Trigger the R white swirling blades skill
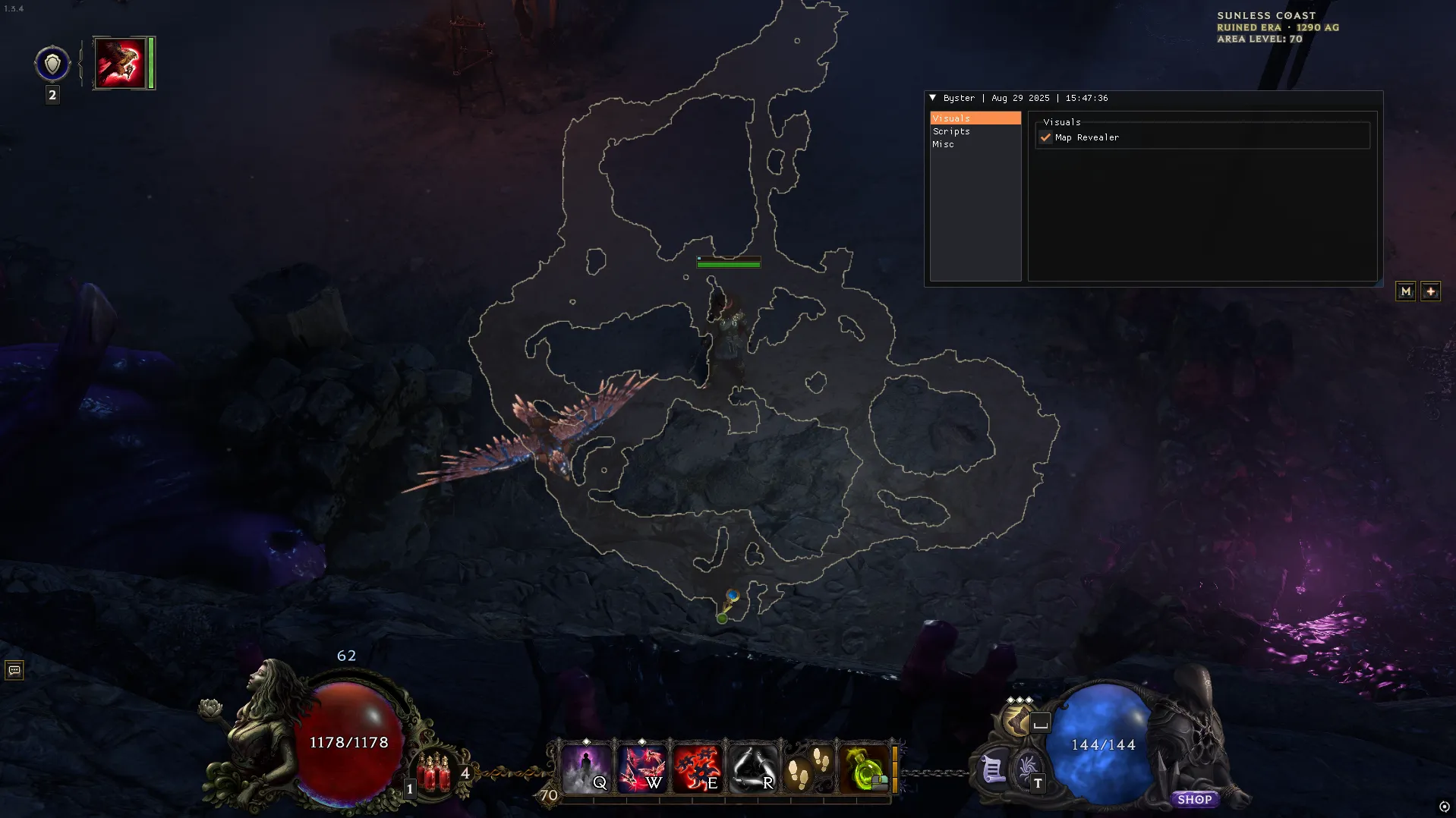Image resolution: width=1456 pixels, height=818 pixels. (752, 769)
